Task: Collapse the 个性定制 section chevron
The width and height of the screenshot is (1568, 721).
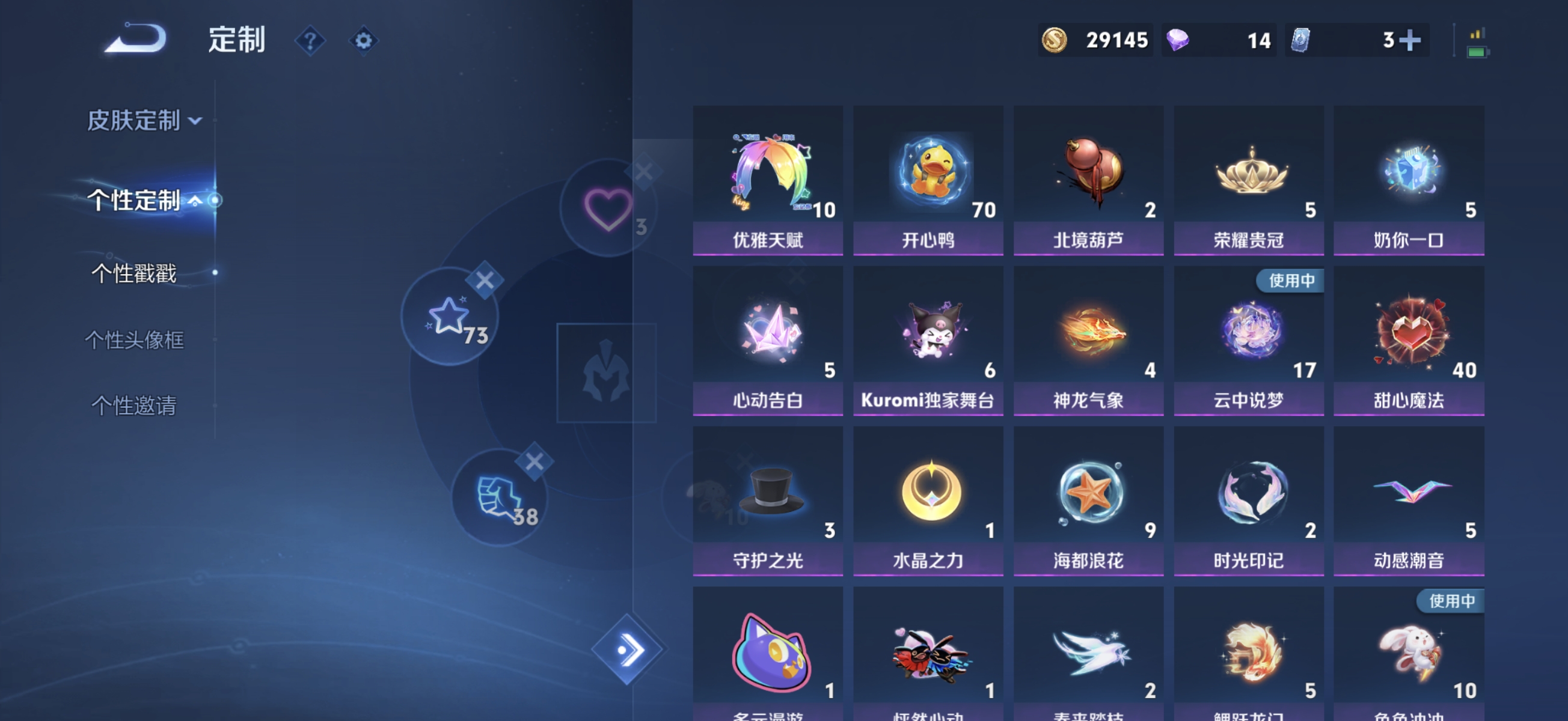Action: 196,199
